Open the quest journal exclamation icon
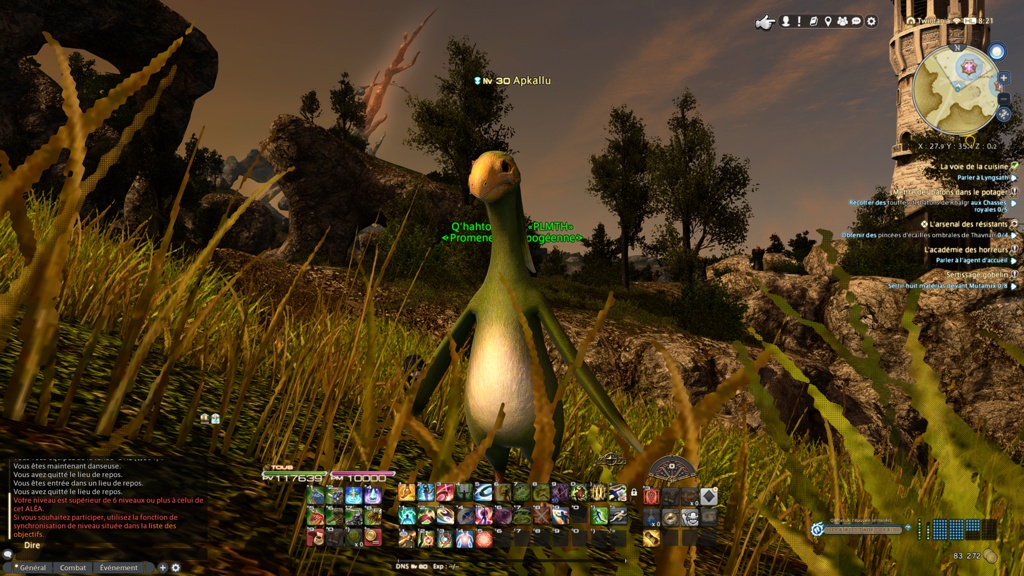Image resolution: width=1024 pixels, height=576 pixels. 799,21
